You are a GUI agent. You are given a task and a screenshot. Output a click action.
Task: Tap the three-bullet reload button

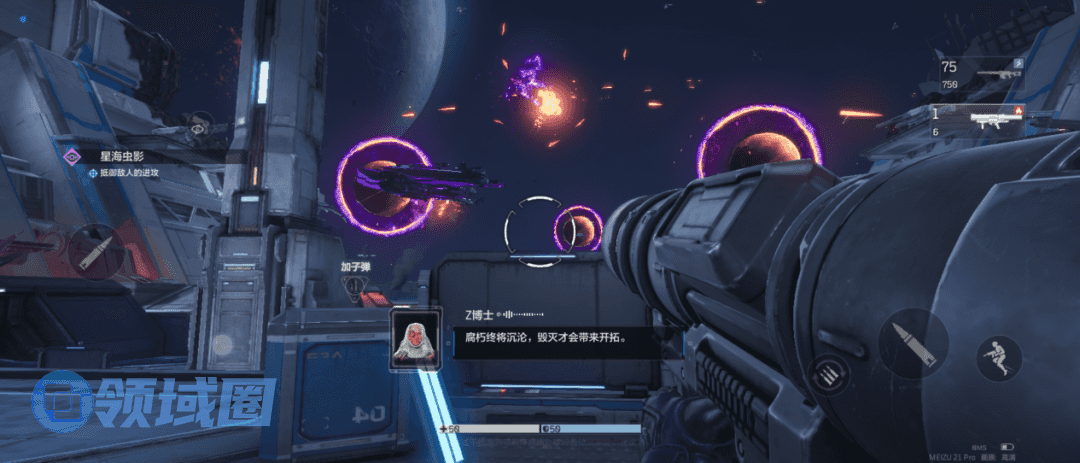pyautogui.click(x=826, y=375)
